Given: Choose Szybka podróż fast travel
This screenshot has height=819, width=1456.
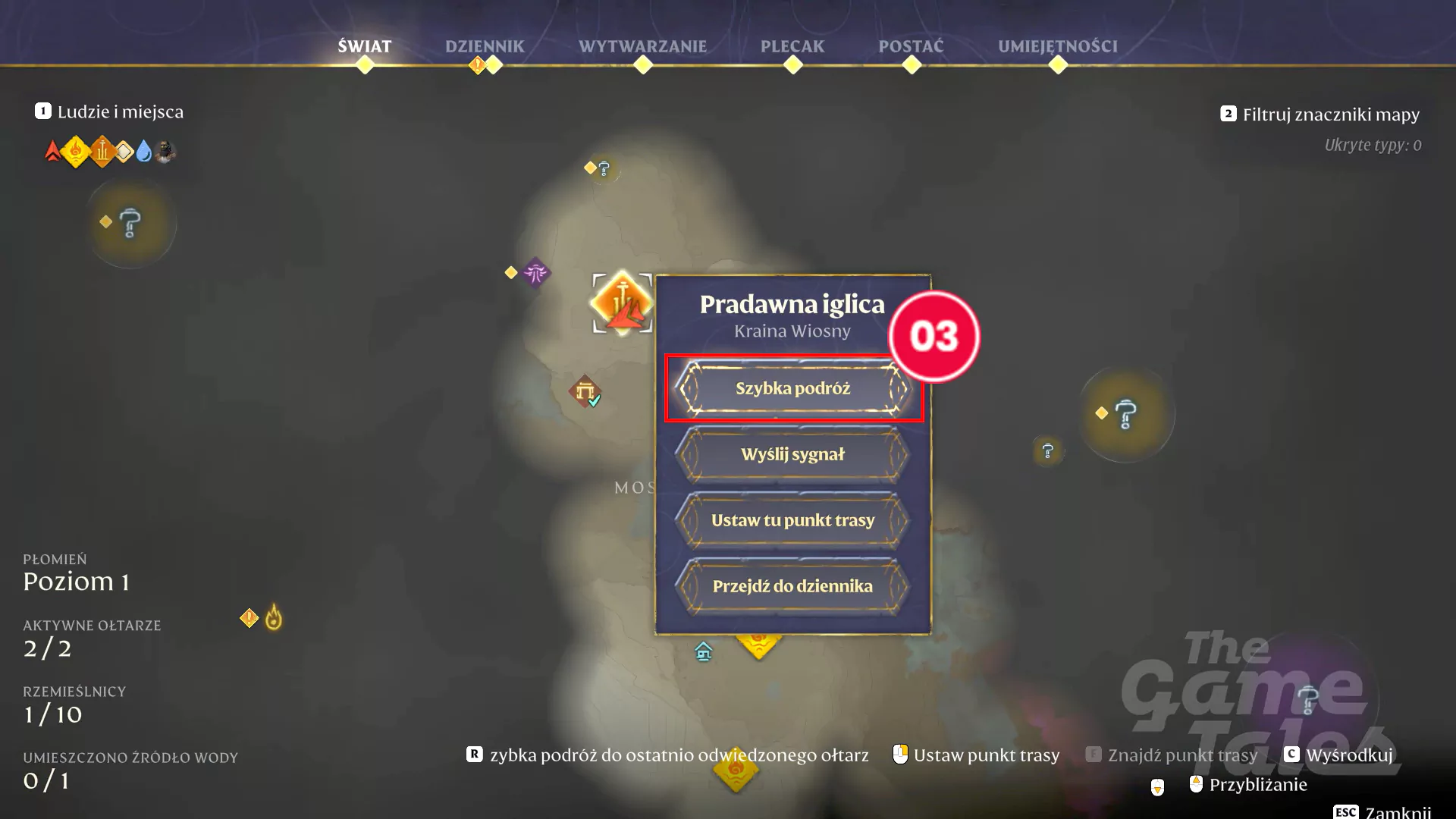Looking at the screenshot, I should (x=792, y=388).
